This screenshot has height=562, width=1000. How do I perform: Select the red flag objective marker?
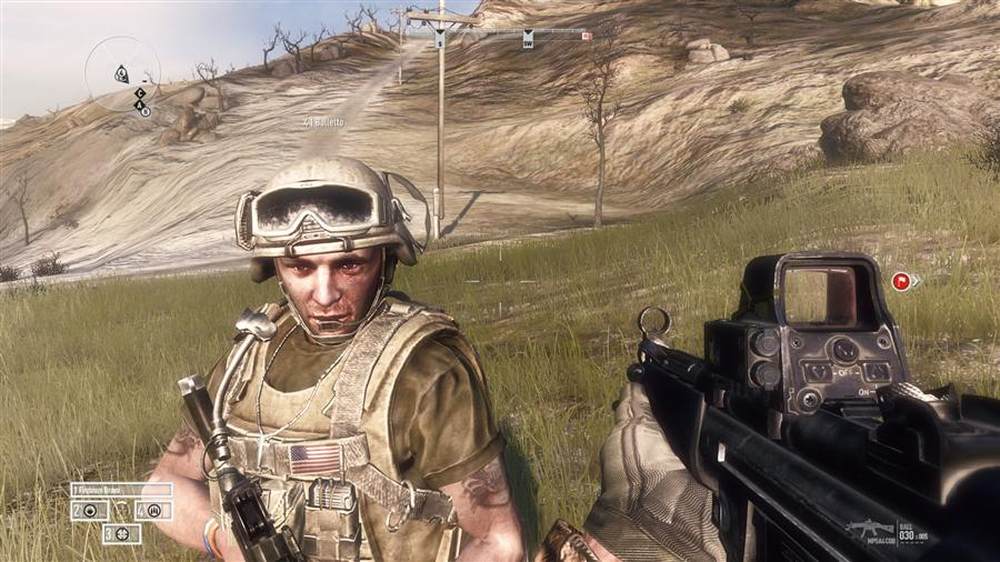pos(900,281)
